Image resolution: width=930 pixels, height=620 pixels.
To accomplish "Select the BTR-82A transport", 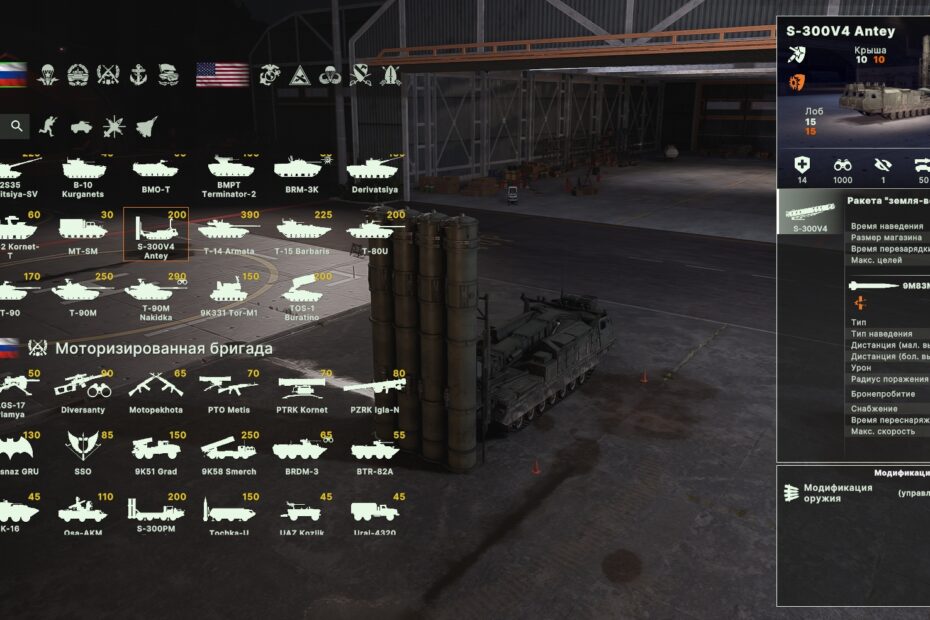I will click(375, 454).
